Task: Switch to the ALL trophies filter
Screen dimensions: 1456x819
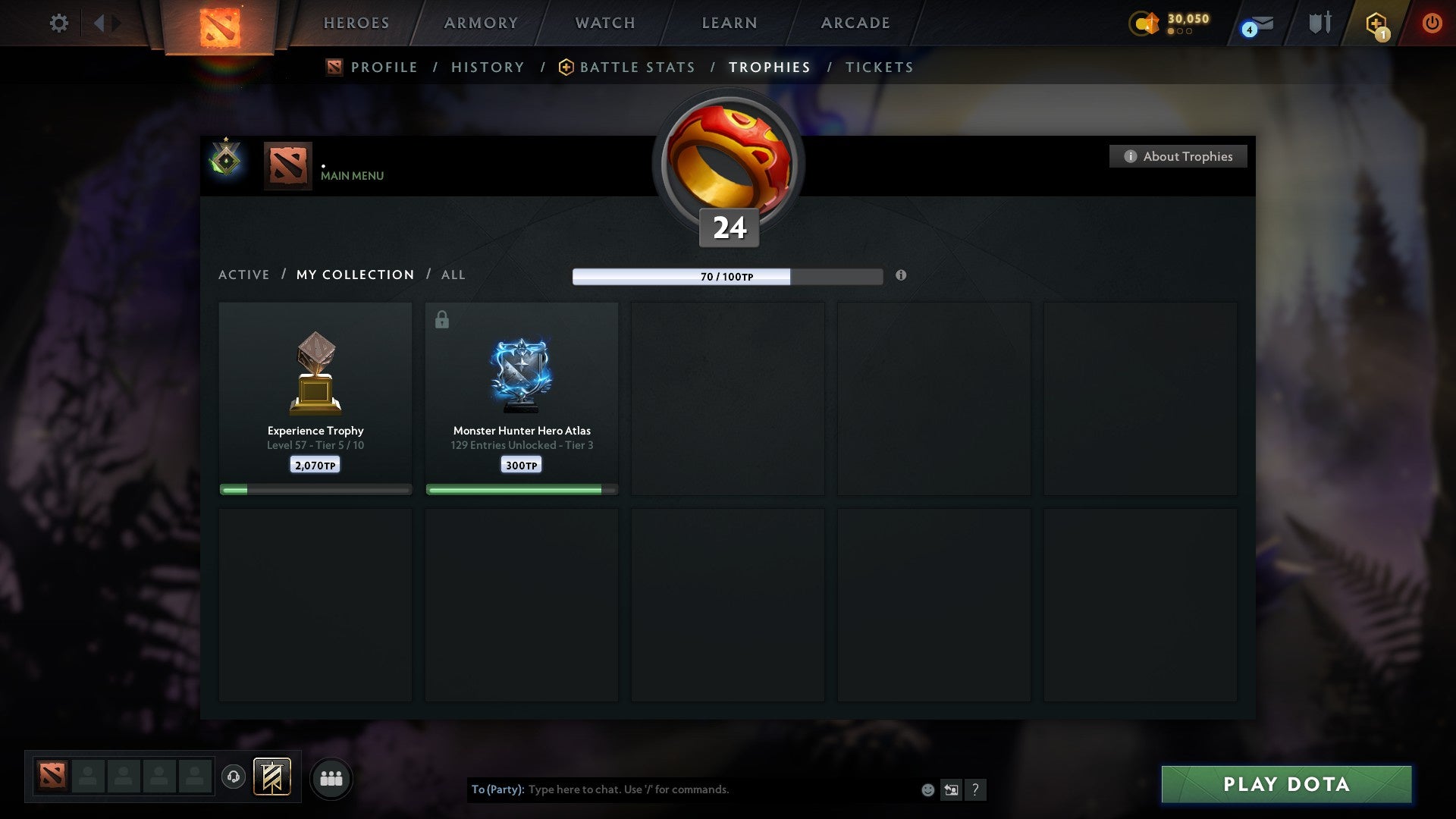Action: [x=453, y=275]
